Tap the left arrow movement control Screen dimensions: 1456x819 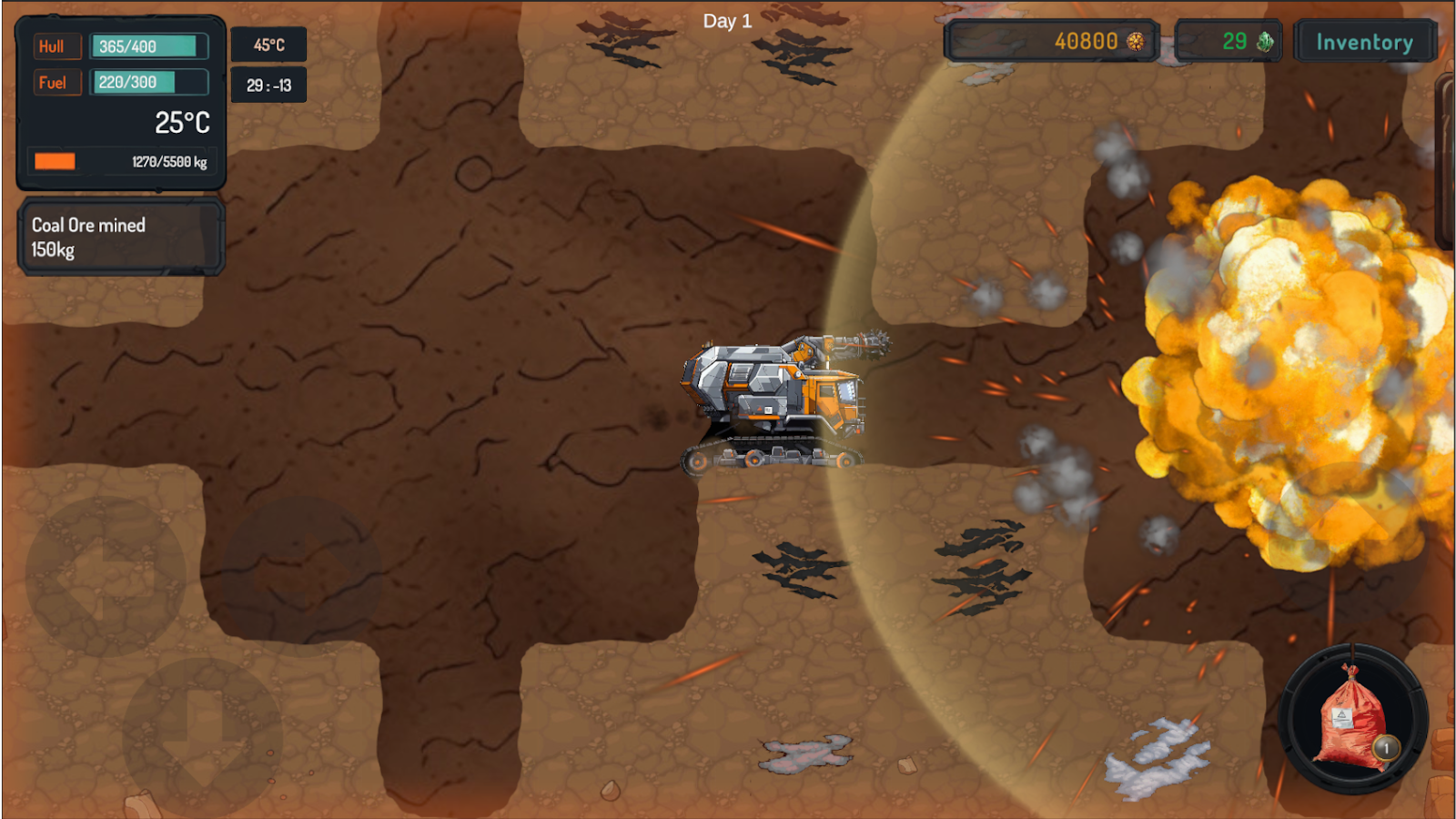click(106, 577)
